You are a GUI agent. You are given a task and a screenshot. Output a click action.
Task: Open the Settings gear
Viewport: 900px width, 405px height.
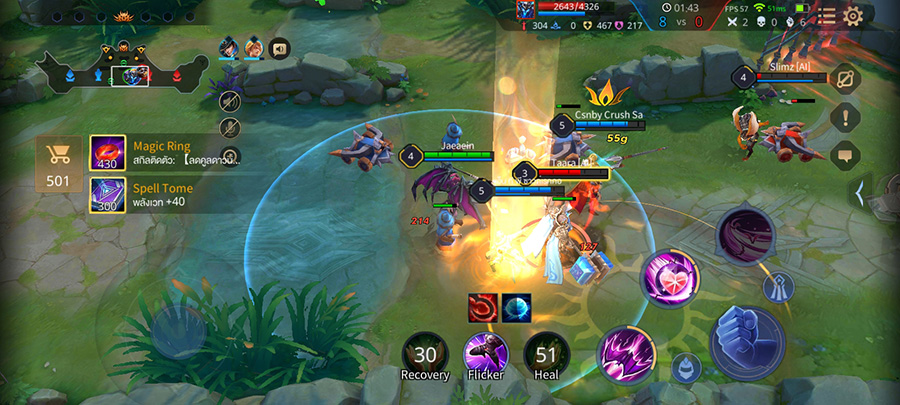(x=853, y=15)
